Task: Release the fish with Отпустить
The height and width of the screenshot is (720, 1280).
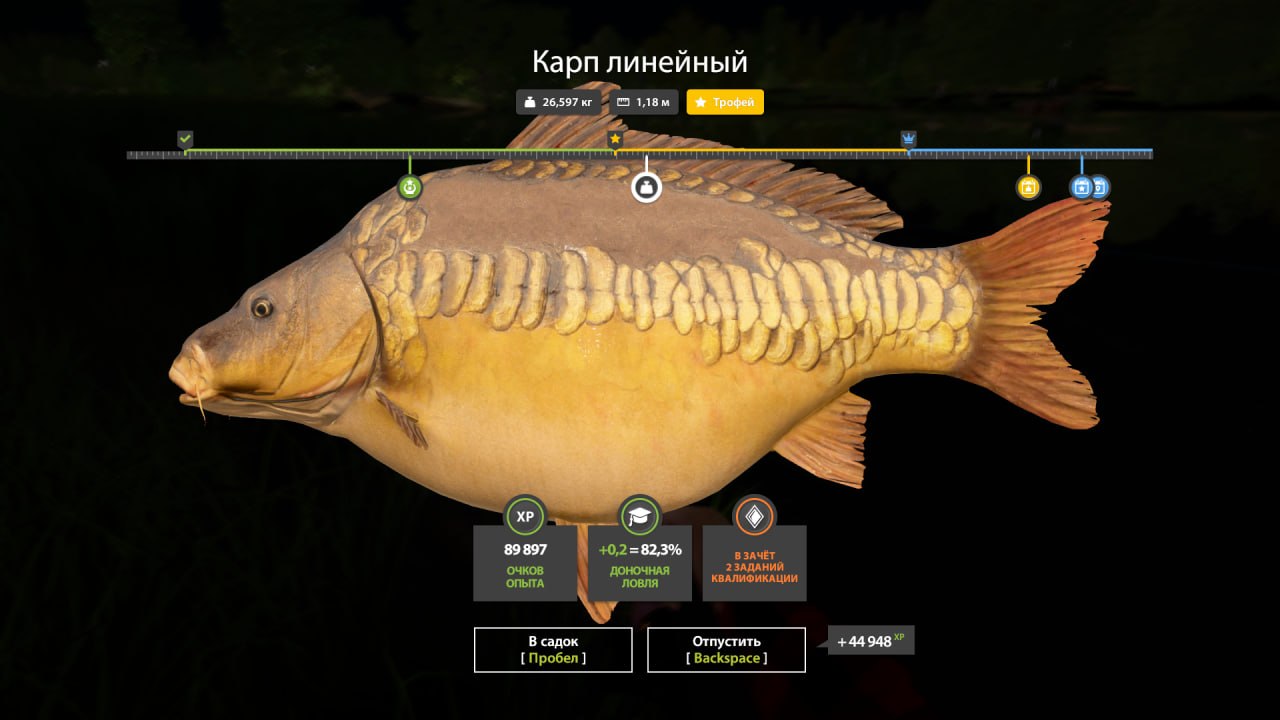Action: pos(726,649)
